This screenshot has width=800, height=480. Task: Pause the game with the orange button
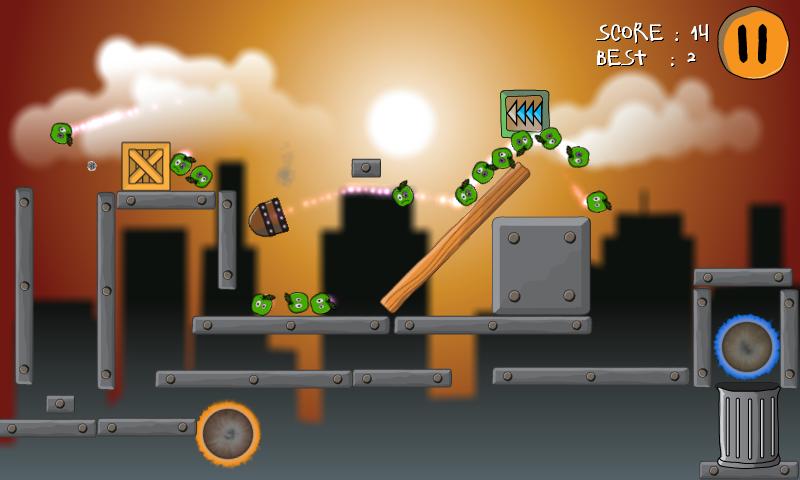coord(755,42)
